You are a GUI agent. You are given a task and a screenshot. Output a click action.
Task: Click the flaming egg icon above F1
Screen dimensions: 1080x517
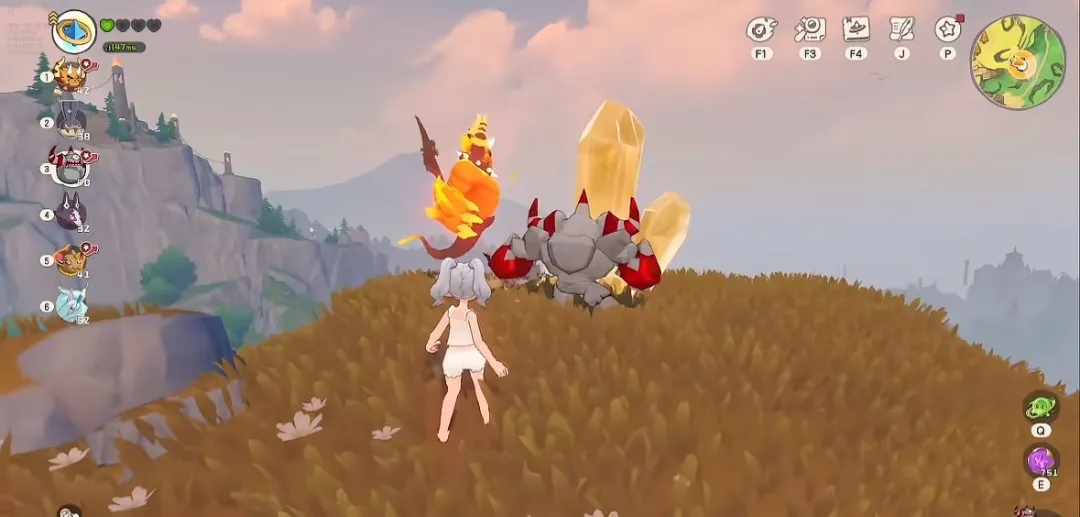[762, 29]
